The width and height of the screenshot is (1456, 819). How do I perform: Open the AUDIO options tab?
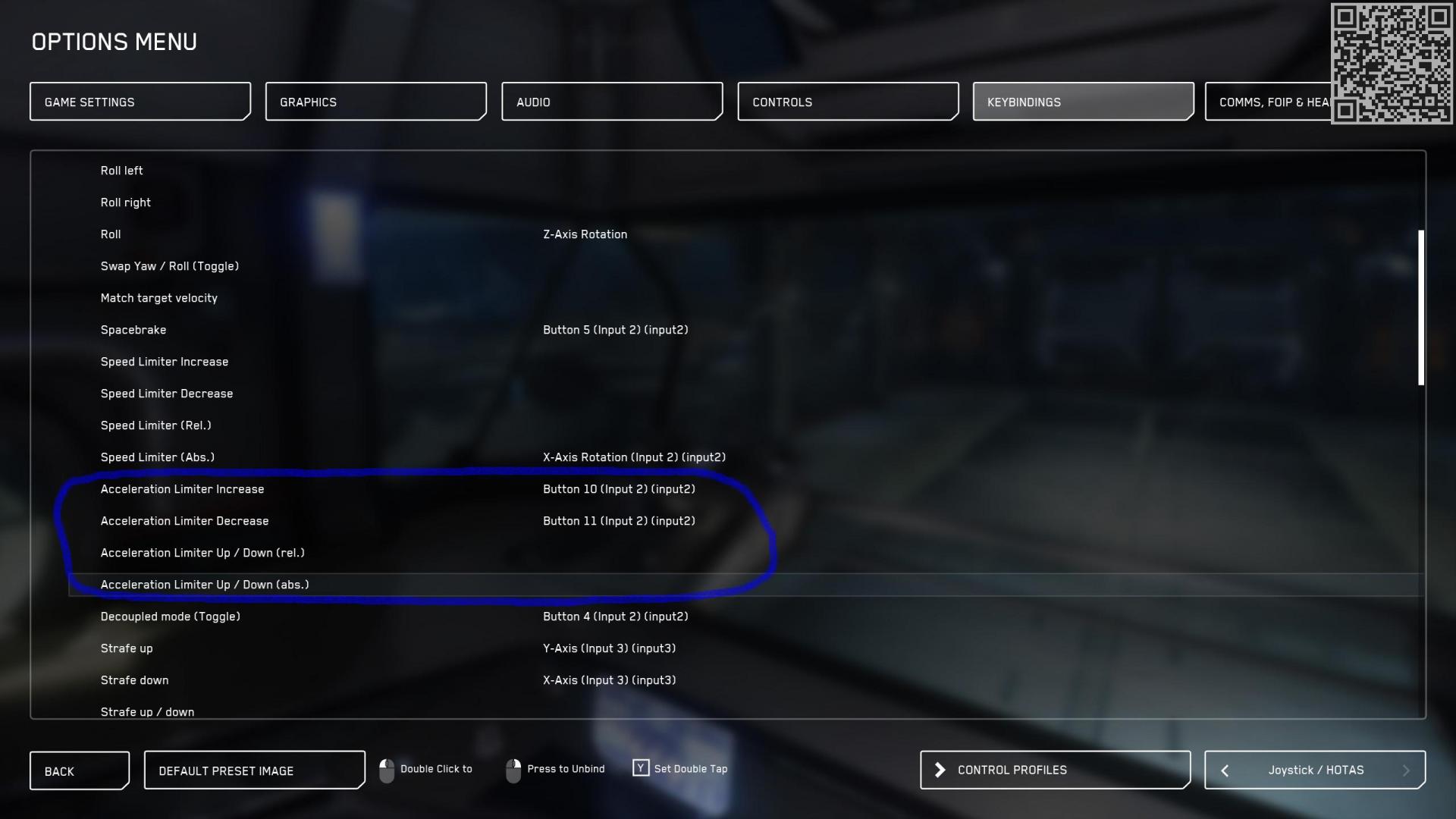(x=612, y=101)
